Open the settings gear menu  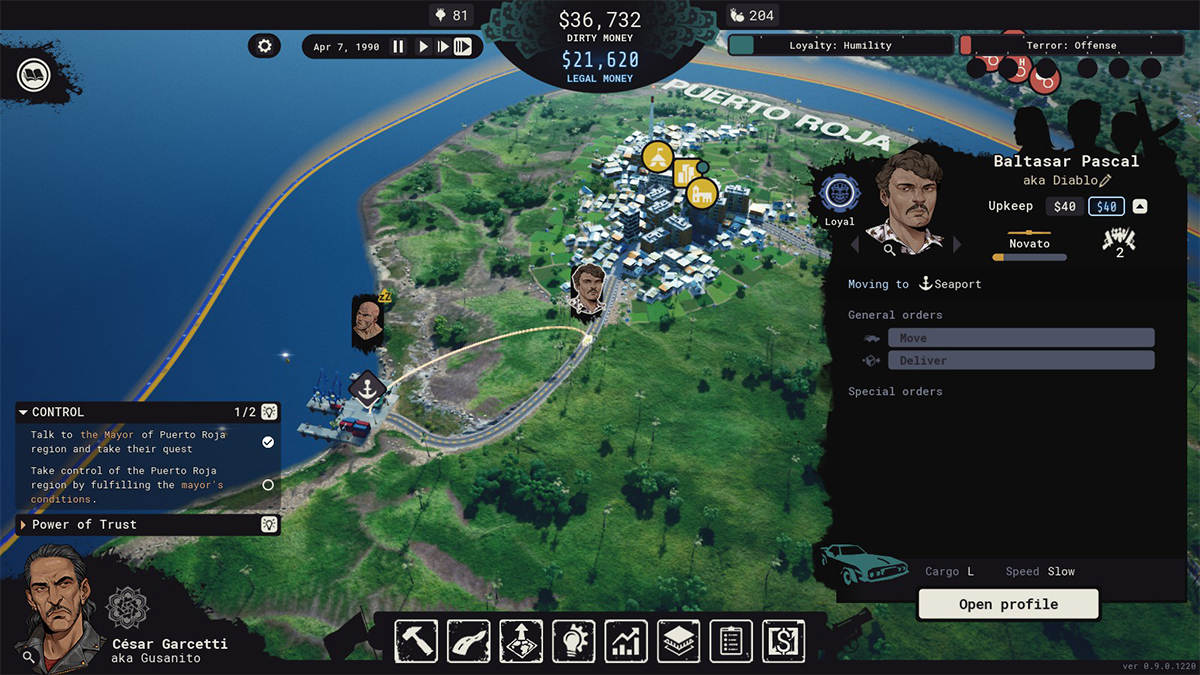pyautogui.click(x=264, y=46)
